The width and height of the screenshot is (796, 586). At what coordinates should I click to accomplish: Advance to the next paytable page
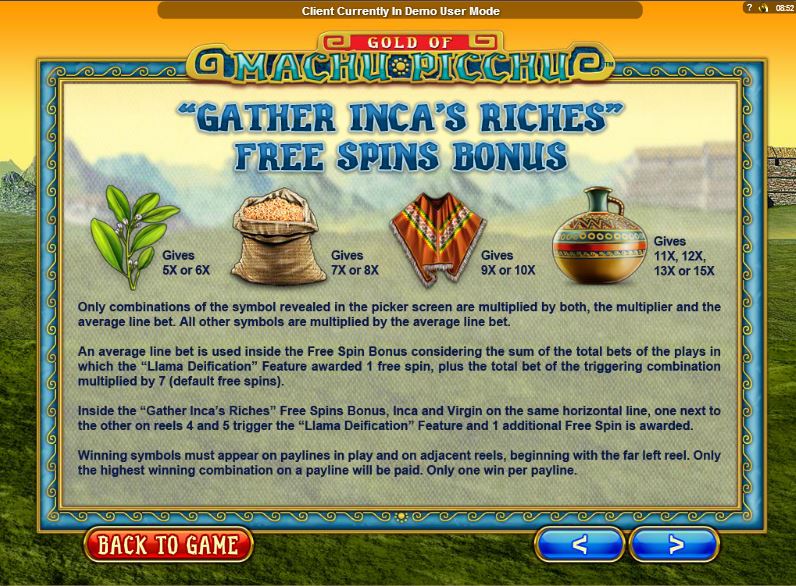point(675,545)
